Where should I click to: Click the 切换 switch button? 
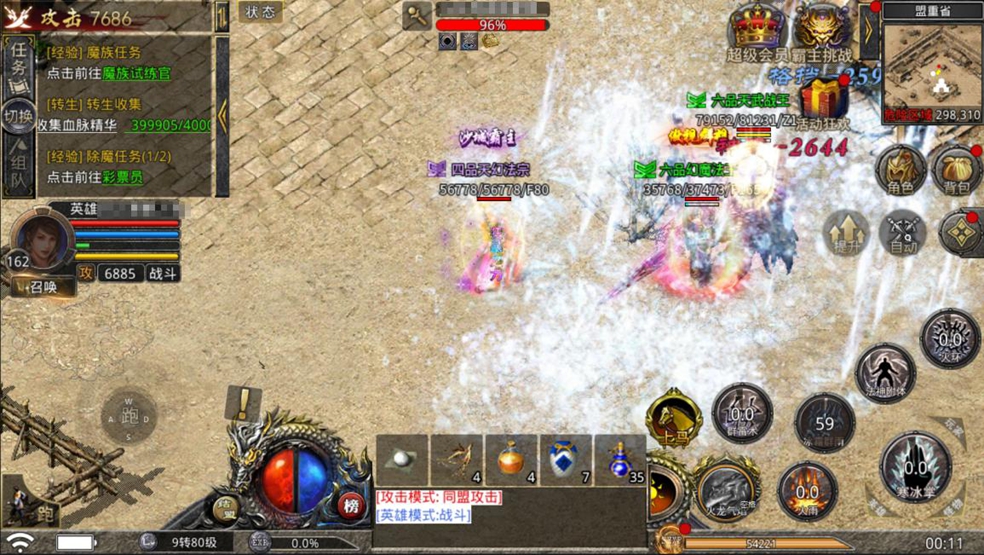coord(18,116)
